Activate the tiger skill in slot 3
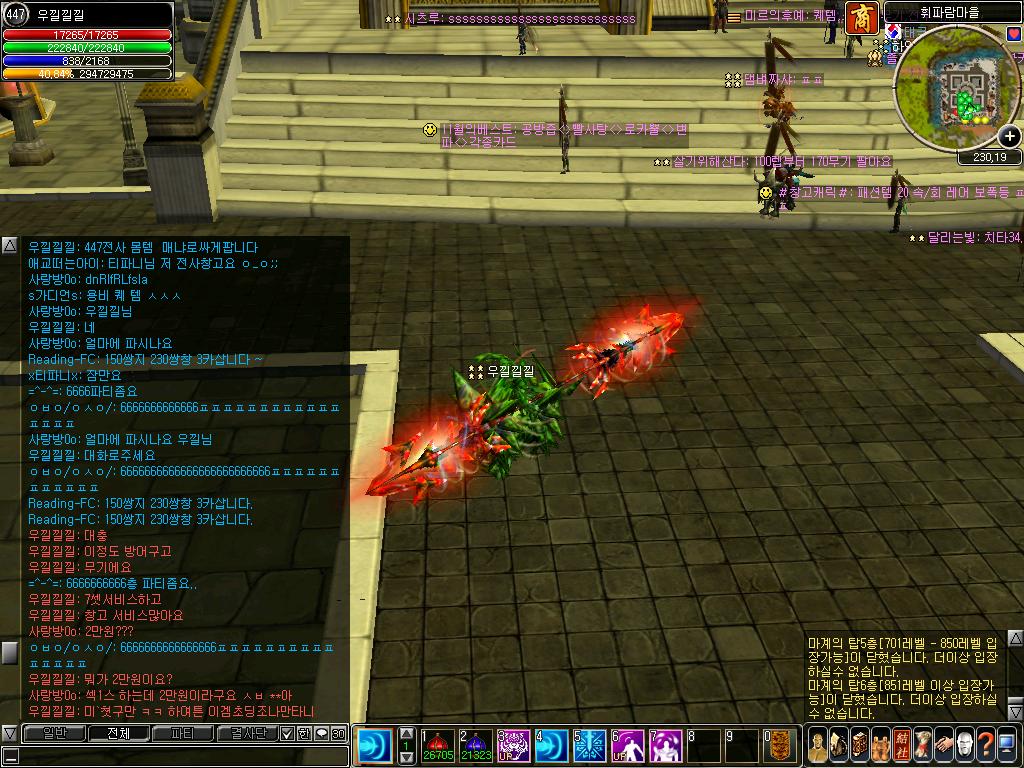The height and width of the screenshot is (768, 1024). tap(514, 746)
